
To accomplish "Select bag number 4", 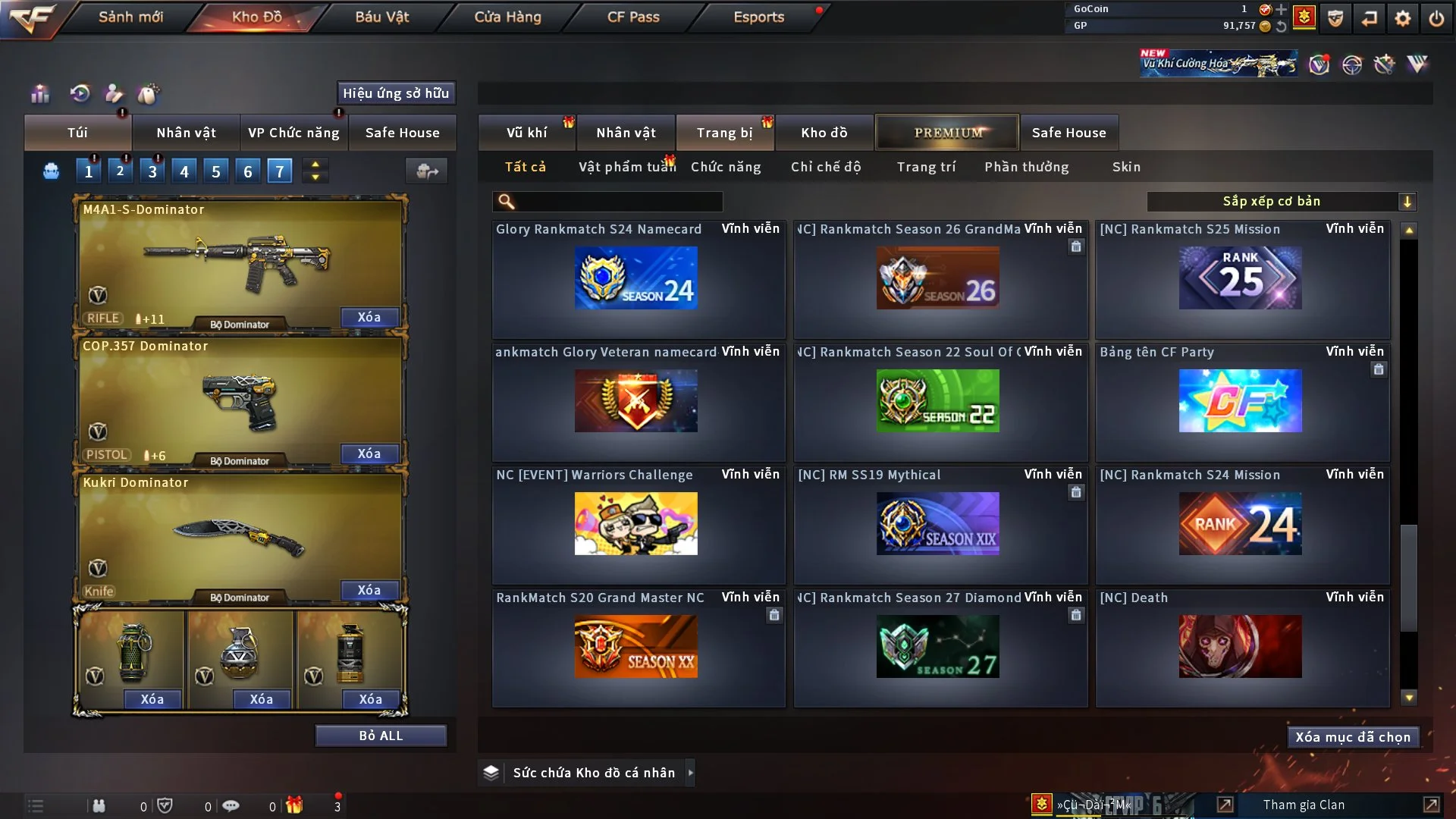I will point(184,171).
